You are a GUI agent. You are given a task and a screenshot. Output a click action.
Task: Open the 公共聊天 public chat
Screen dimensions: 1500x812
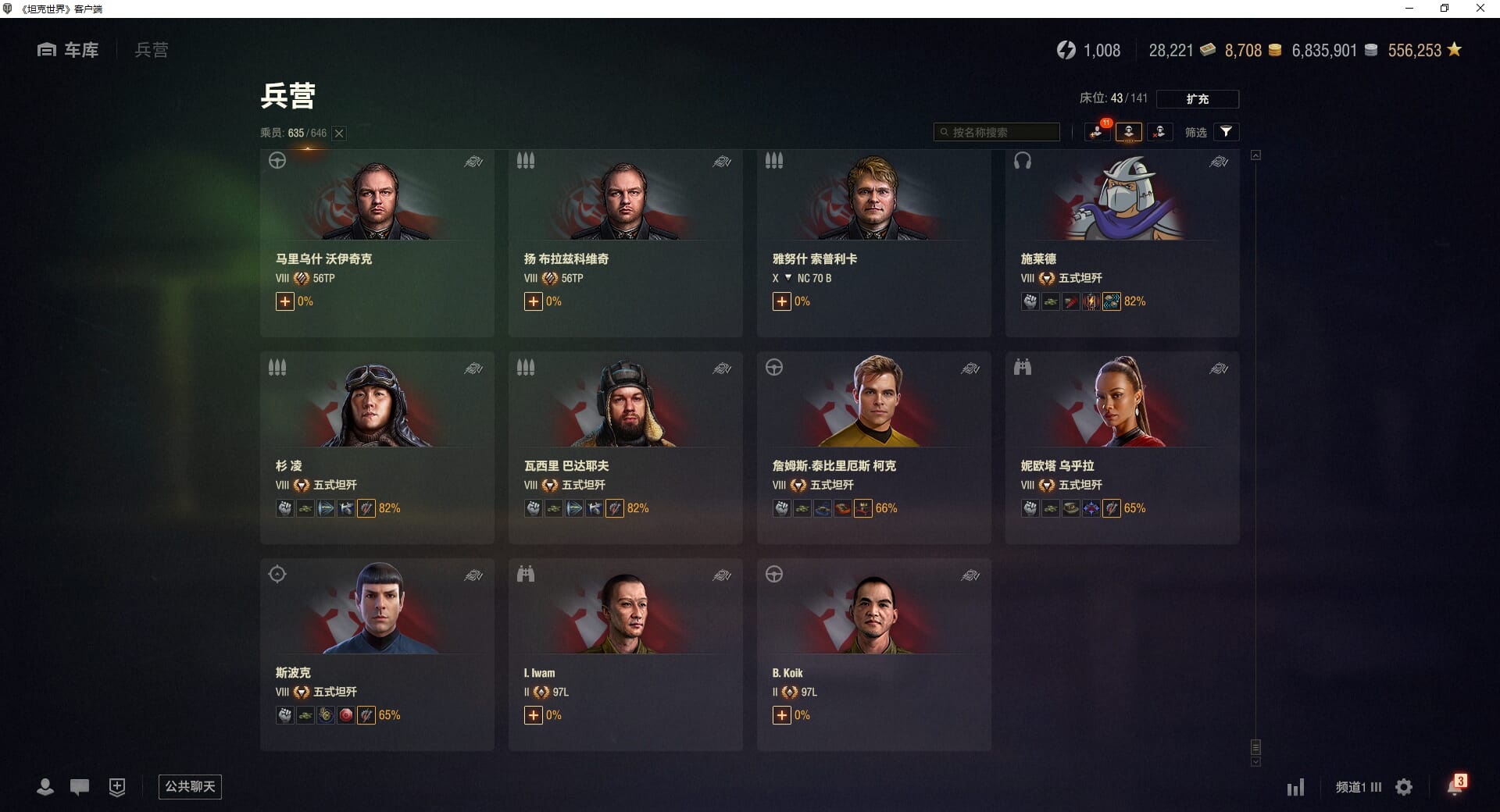click(190, 786)
